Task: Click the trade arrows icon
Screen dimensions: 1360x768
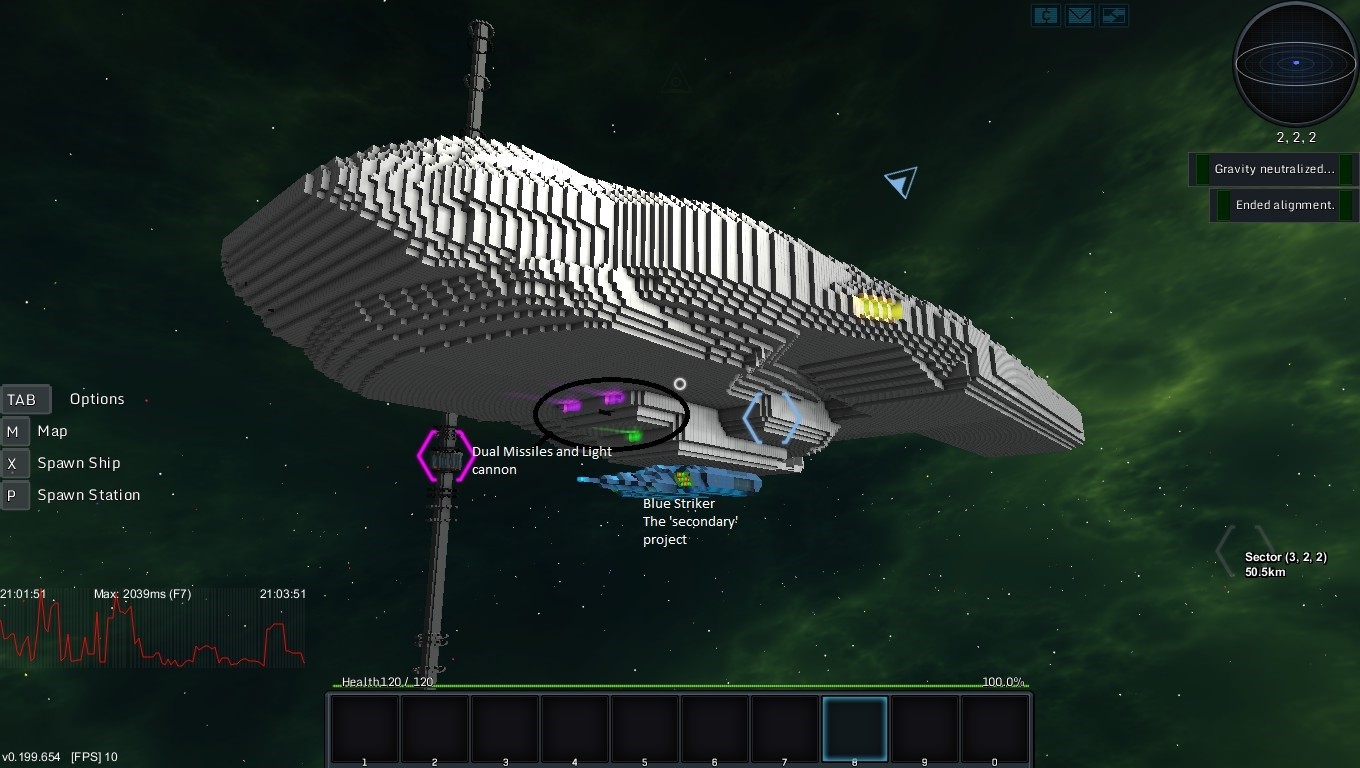Action: pyautogui.click(x=1113, y=15)
